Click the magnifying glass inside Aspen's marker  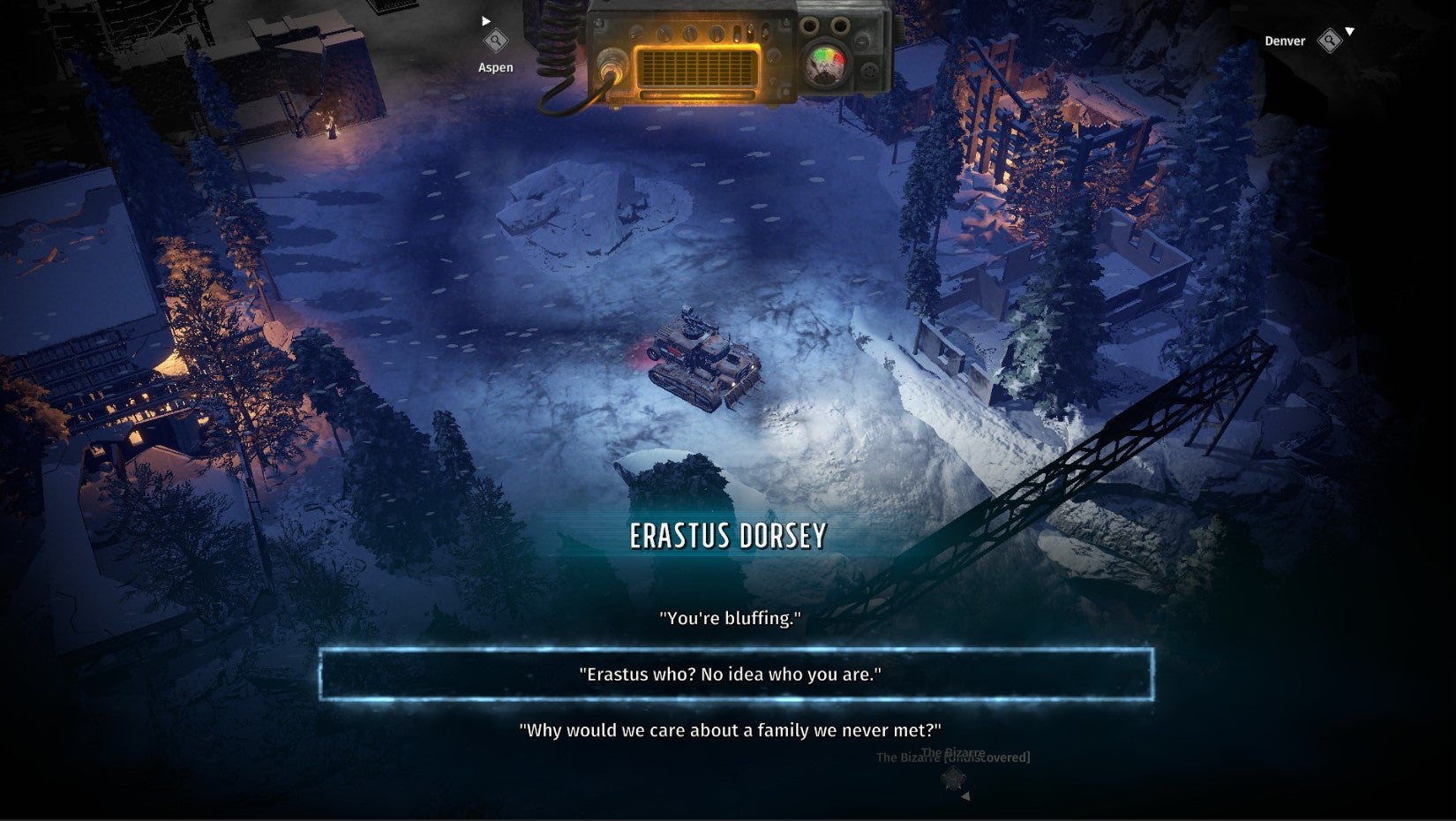pos(494,40)
